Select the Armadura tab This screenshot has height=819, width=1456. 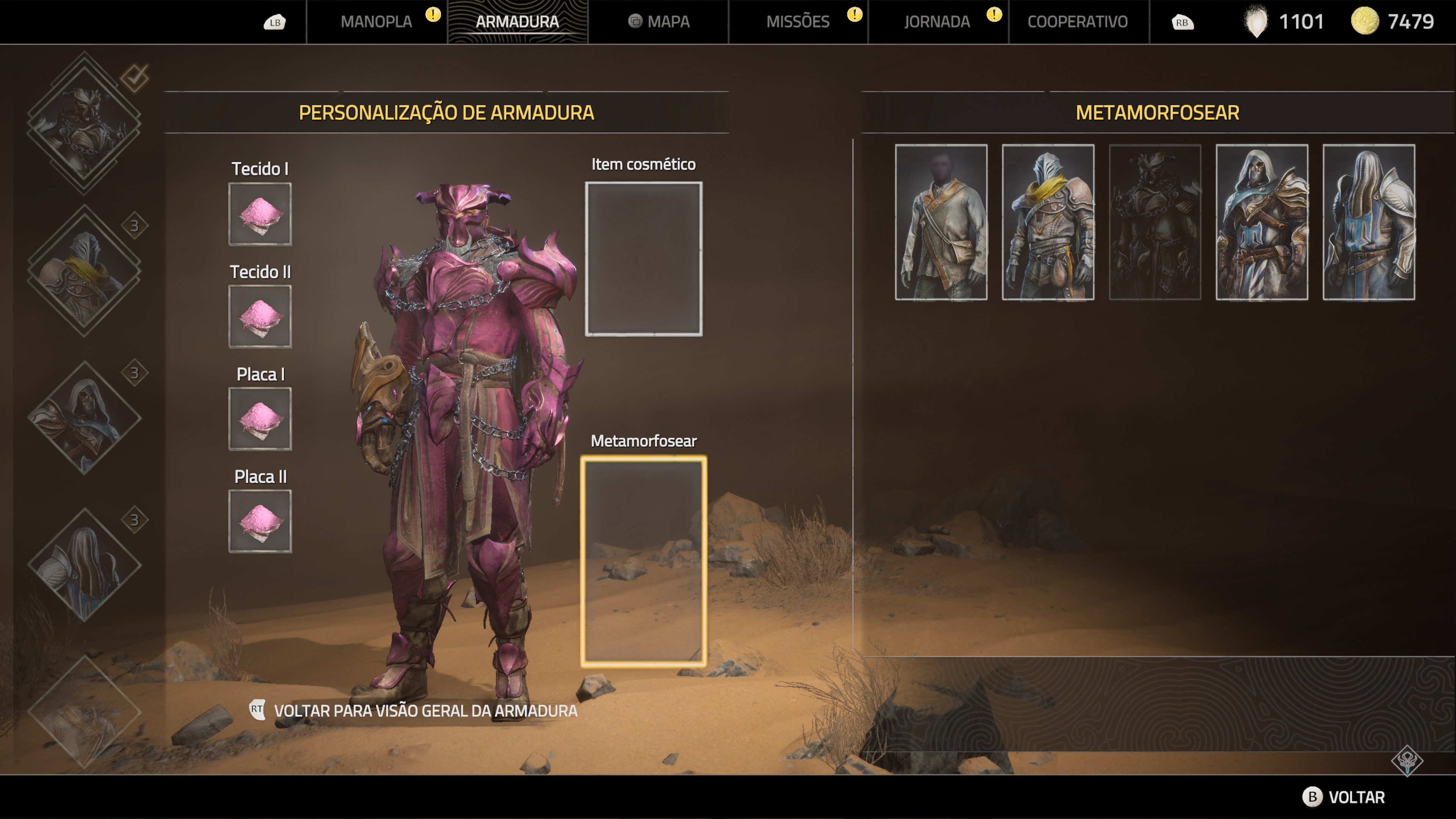click(516, 22)
